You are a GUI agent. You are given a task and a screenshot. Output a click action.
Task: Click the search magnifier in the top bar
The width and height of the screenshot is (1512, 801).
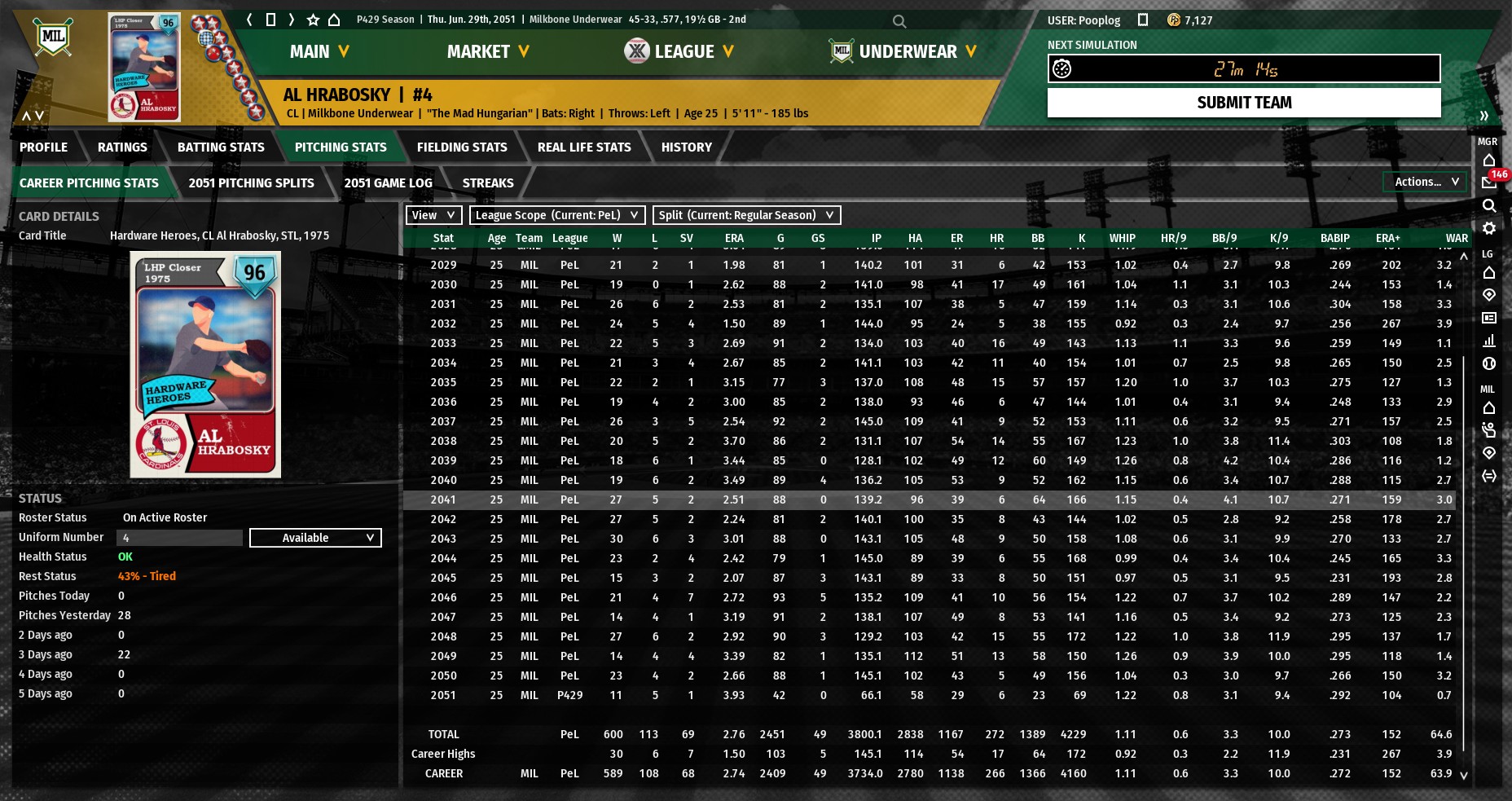[x=899, y=21]
